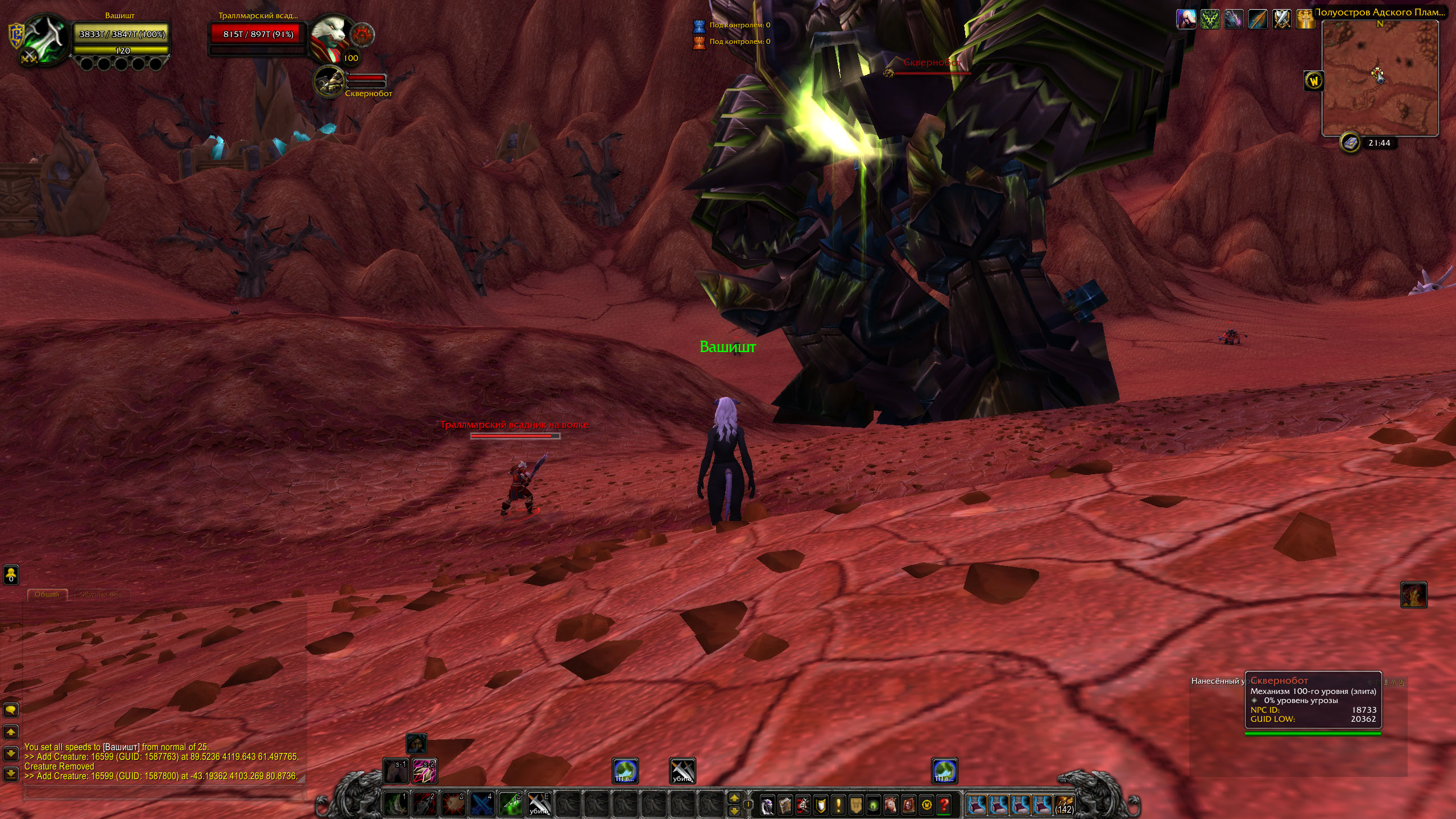Use the убить macro in action slot E
This screenshot has width=1456, height=819.
(x=538, y=804)
